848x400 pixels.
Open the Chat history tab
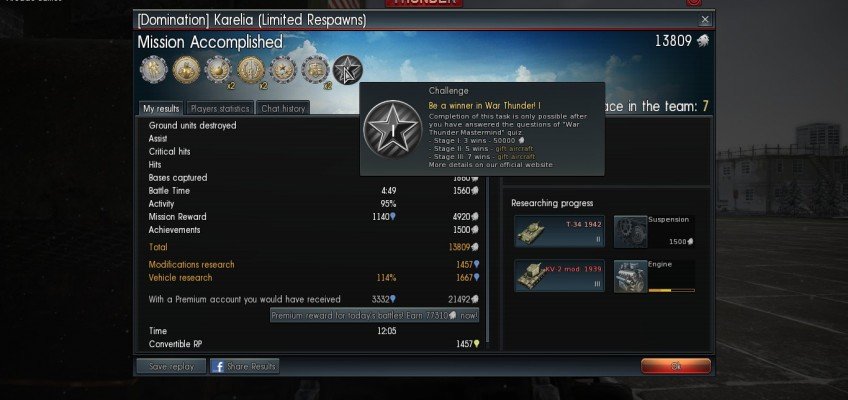click(x=280, y=109)
